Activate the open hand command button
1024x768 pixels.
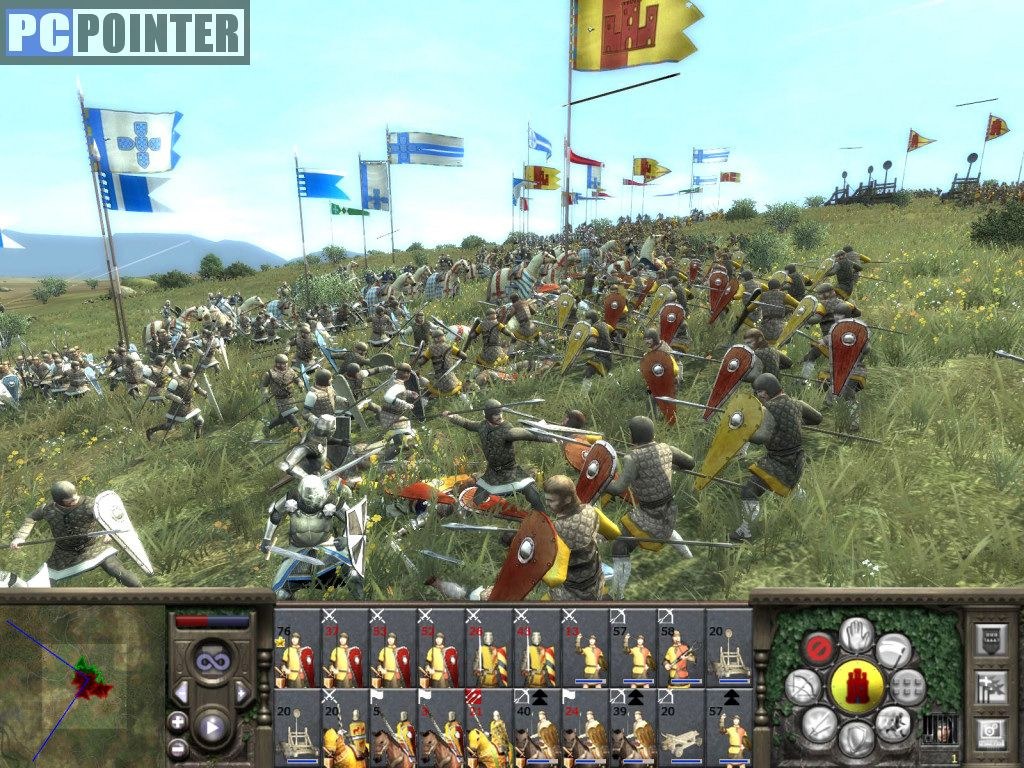pyautogui.click(x=857, y=634)
